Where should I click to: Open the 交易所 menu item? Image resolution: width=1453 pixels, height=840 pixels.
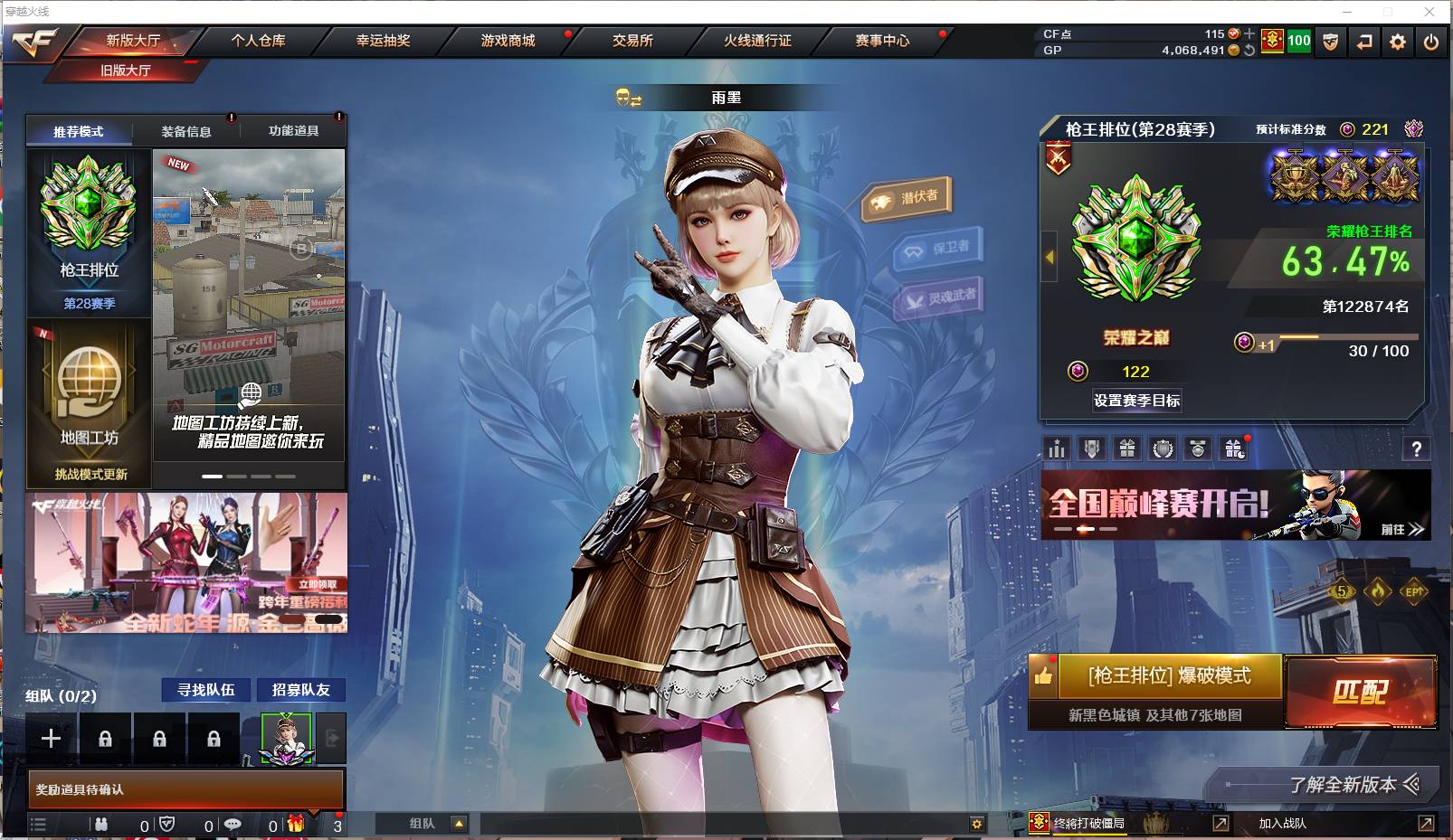tap(633, 40)
